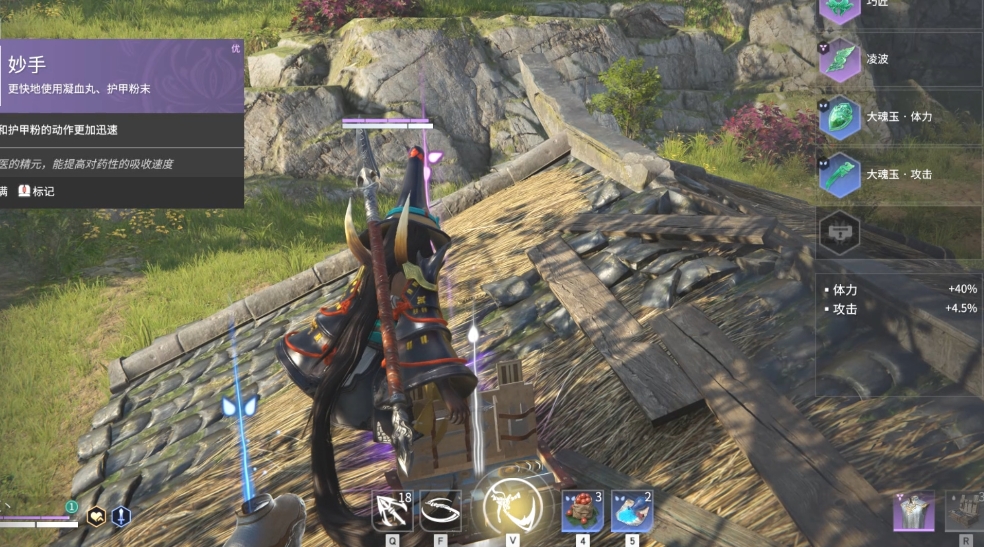This screenshot has width=984, height=547.
Task: Select the 大魂玉·体力 soul jade
Action: click(839, 116)
